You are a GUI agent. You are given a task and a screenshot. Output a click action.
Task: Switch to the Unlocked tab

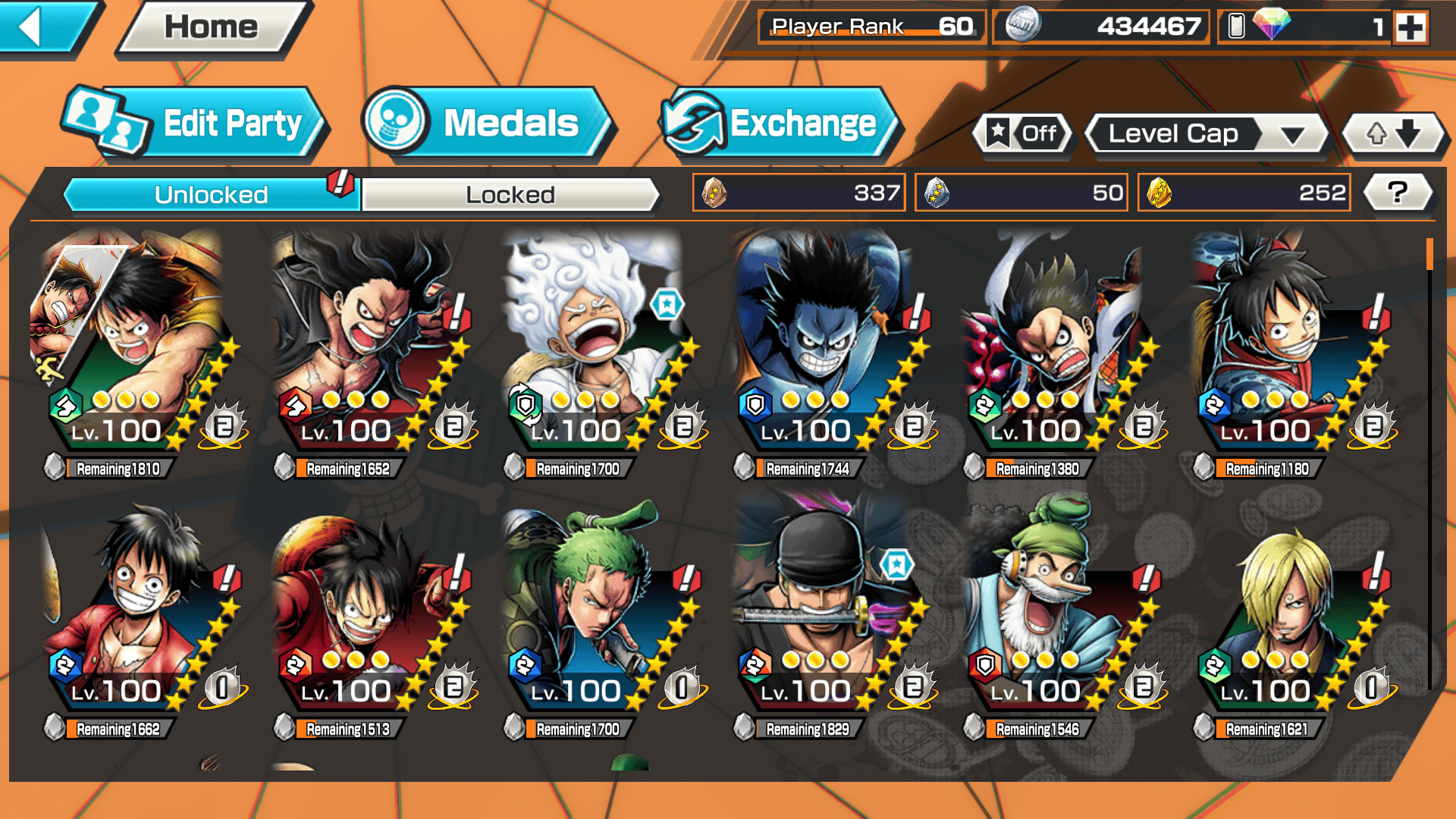(x=211, y=195)
